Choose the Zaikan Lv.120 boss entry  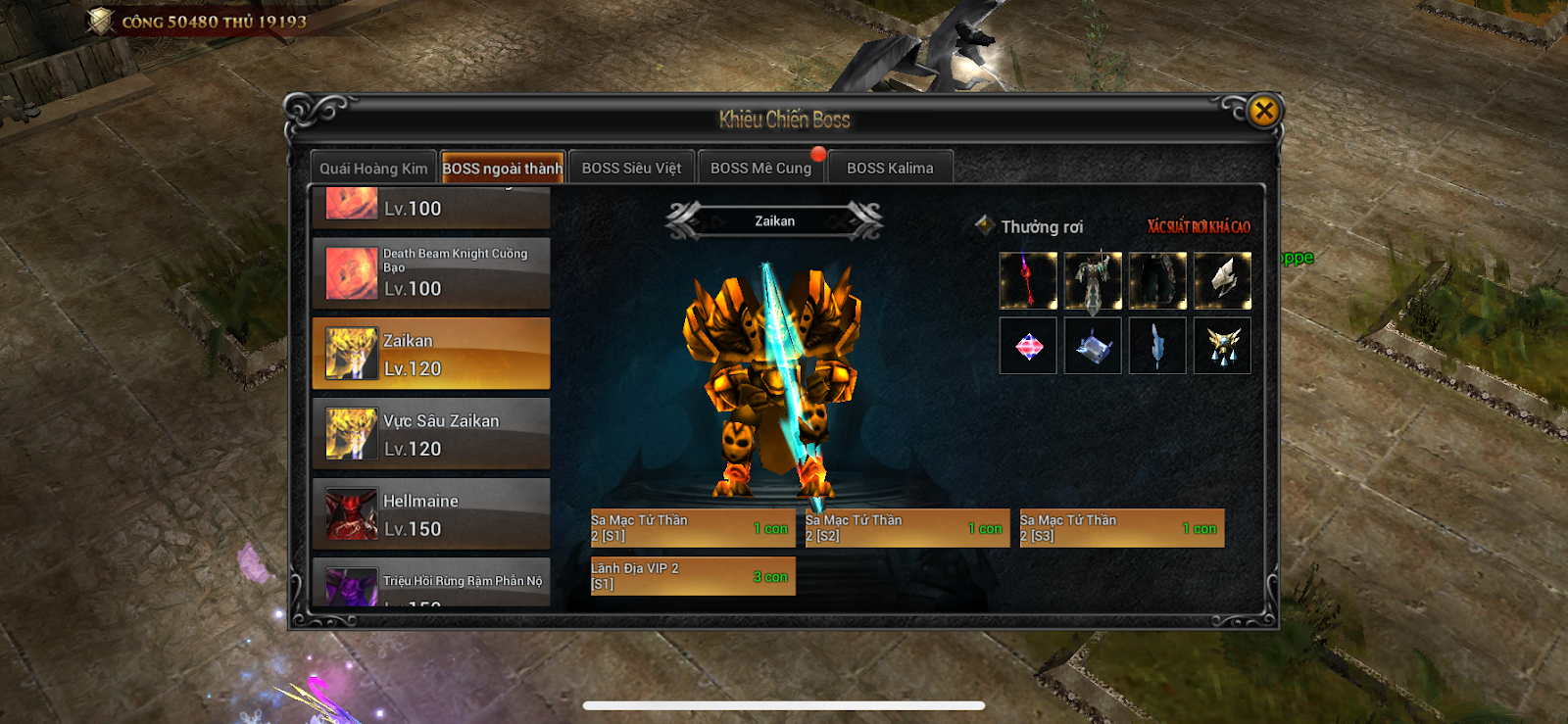click(431, 354)
